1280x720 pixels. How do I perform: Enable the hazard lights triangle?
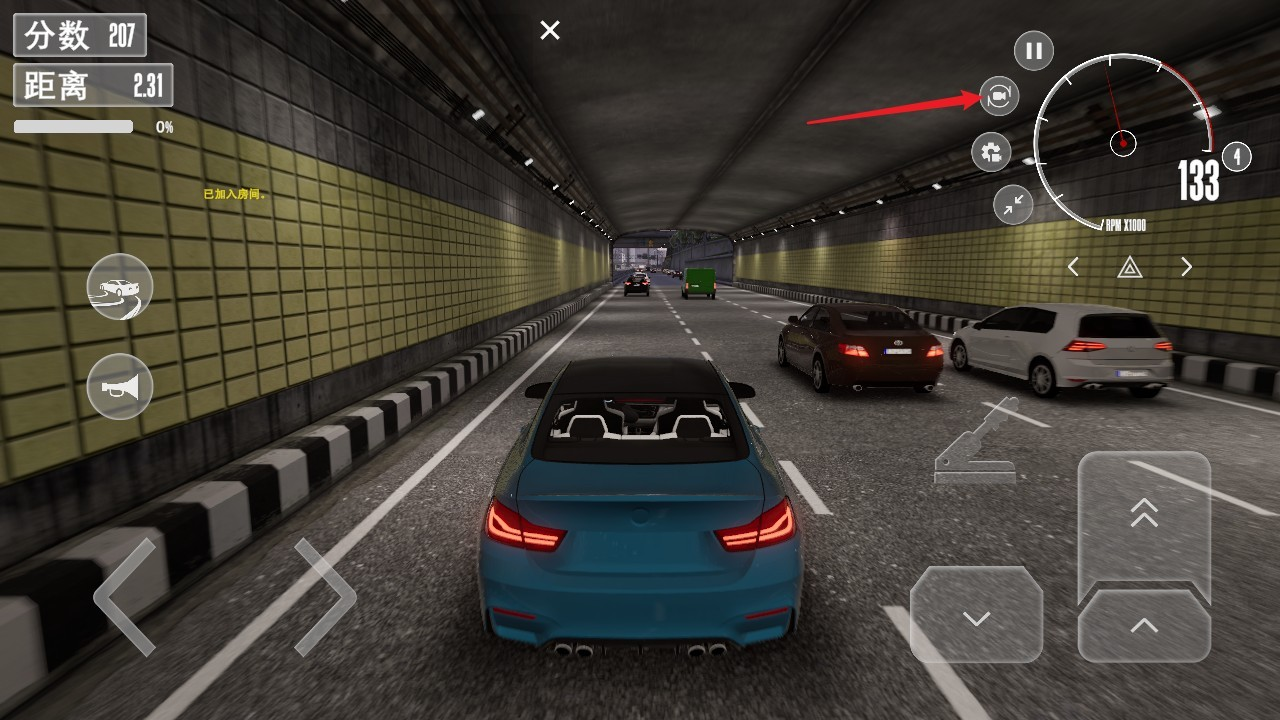[x=1130, y=267]
